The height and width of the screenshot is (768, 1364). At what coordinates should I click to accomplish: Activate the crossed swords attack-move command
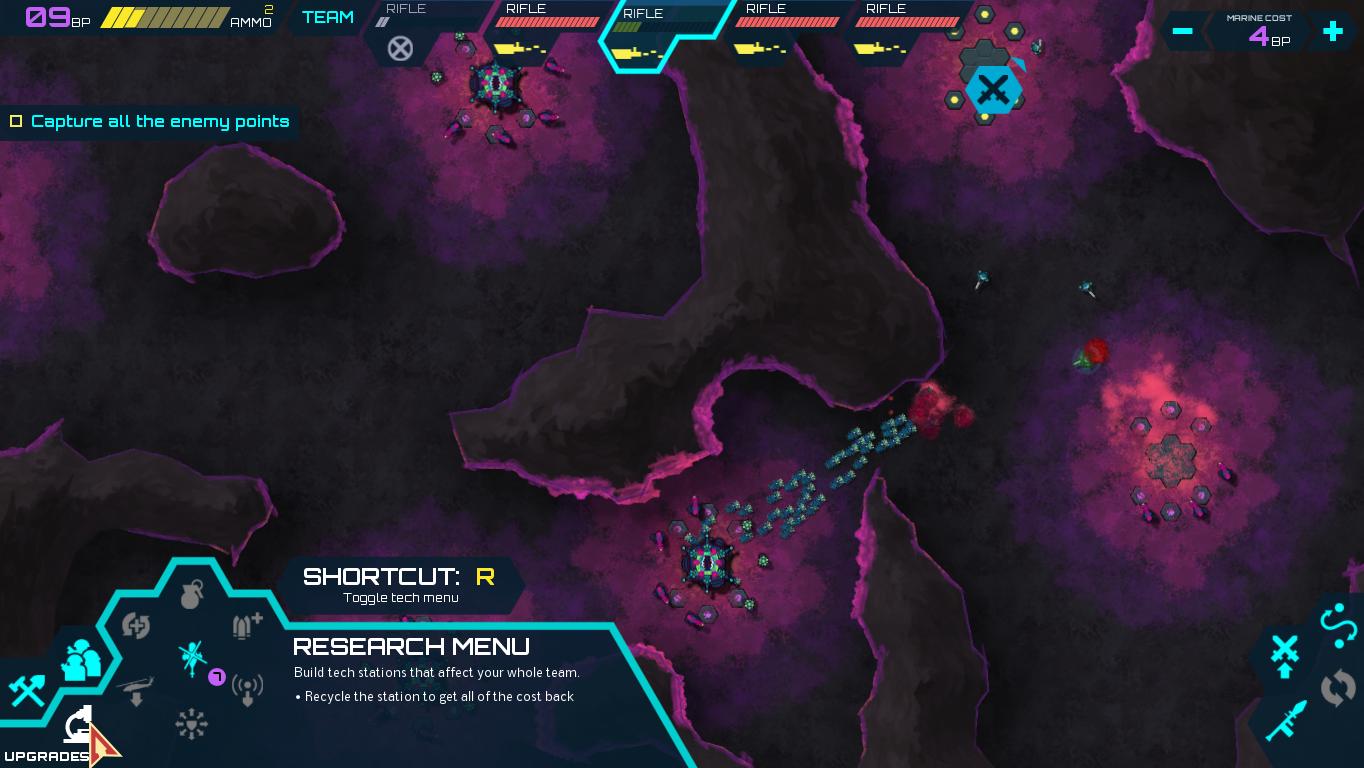point(1284,655)
